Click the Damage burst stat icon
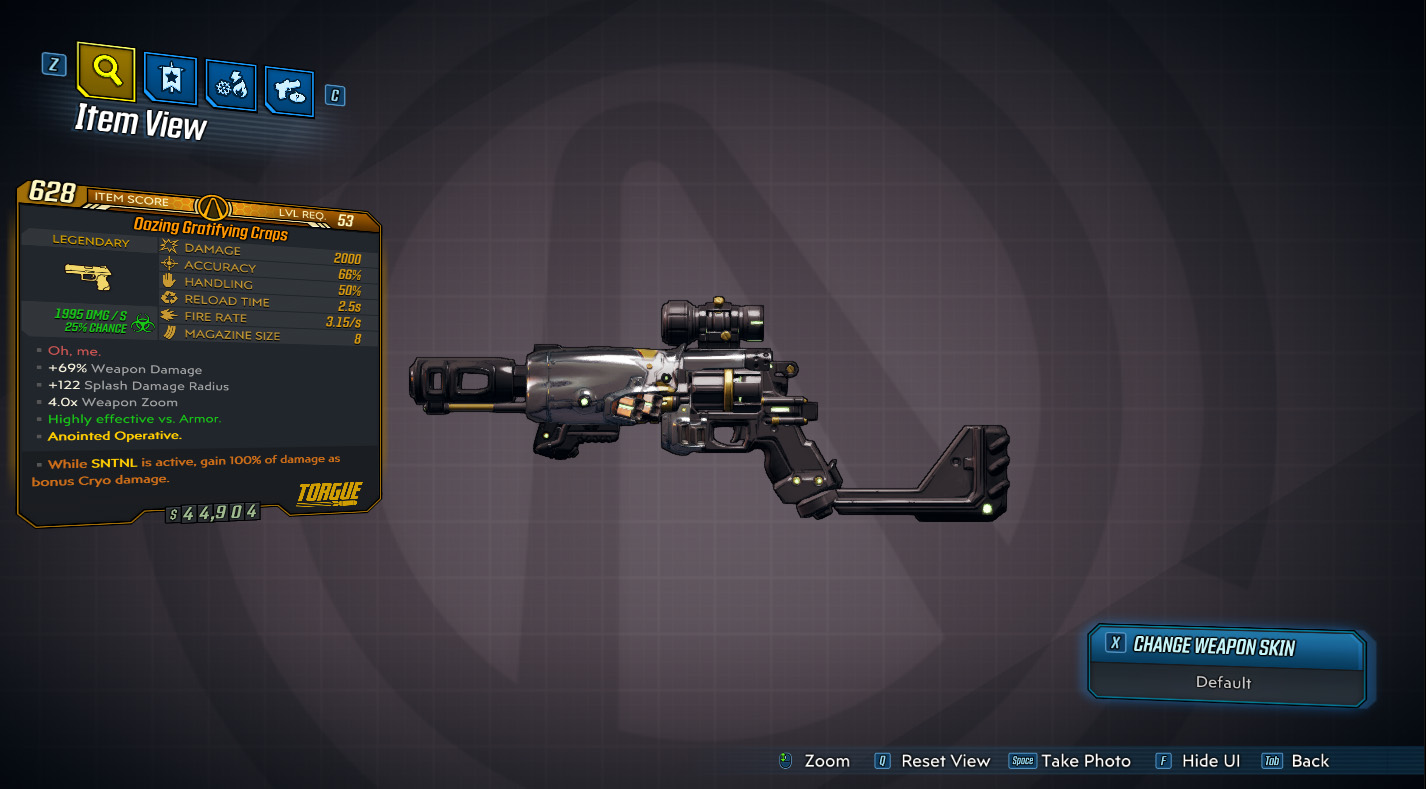The height and width of the screenshot is (789, 1426). click(169, 247)
